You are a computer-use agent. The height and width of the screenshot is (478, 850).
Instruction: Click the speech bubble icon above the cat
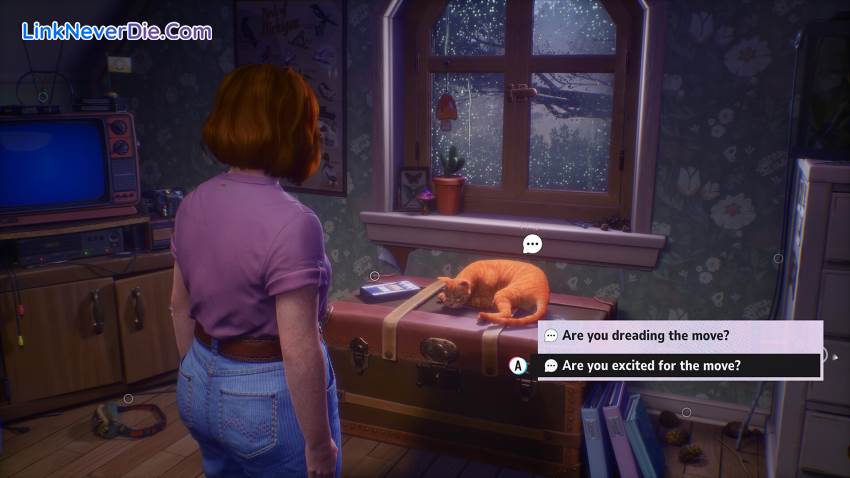point(532,244)
